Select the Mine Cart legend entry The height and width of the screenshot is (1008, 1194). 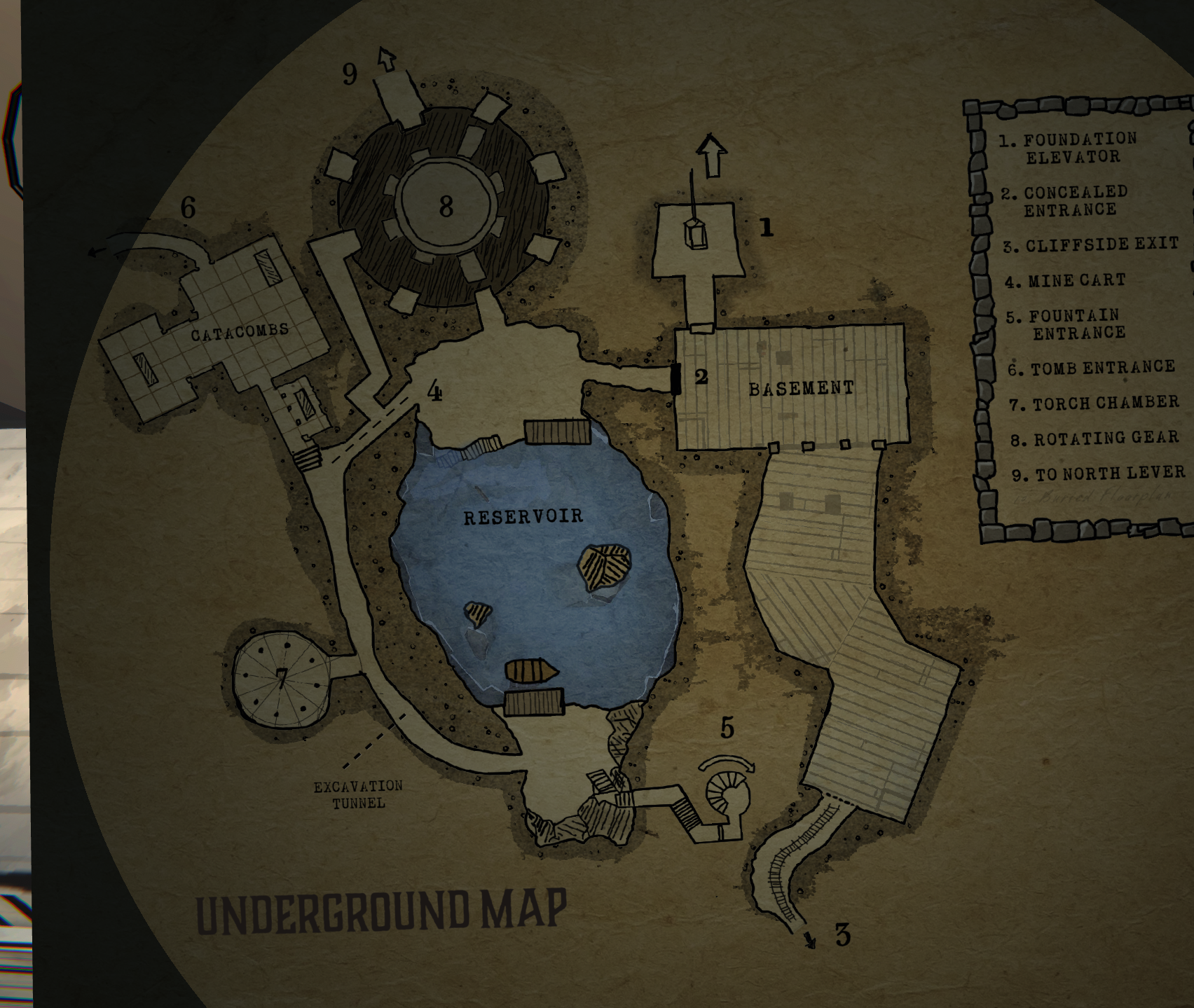point(1066,281)
